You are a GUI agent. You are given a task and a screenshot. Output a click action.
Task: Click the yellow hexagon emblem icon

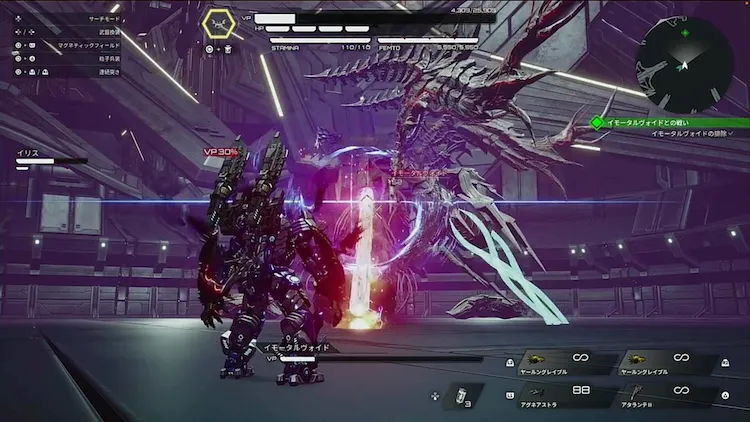(x=219, y=23)
